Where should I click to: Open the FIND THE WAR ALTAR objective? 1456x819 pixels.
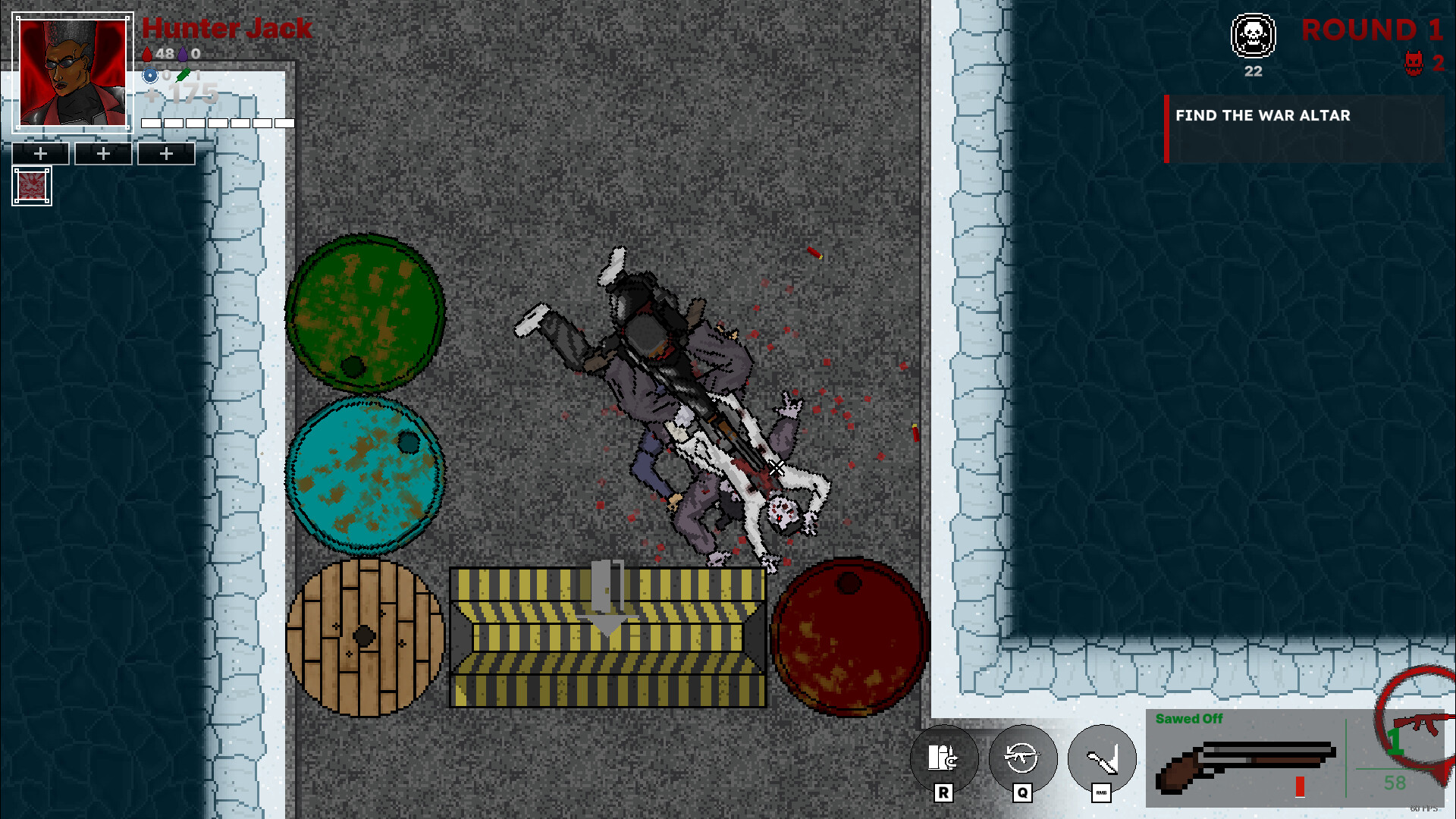click(x=1263, y=116)
